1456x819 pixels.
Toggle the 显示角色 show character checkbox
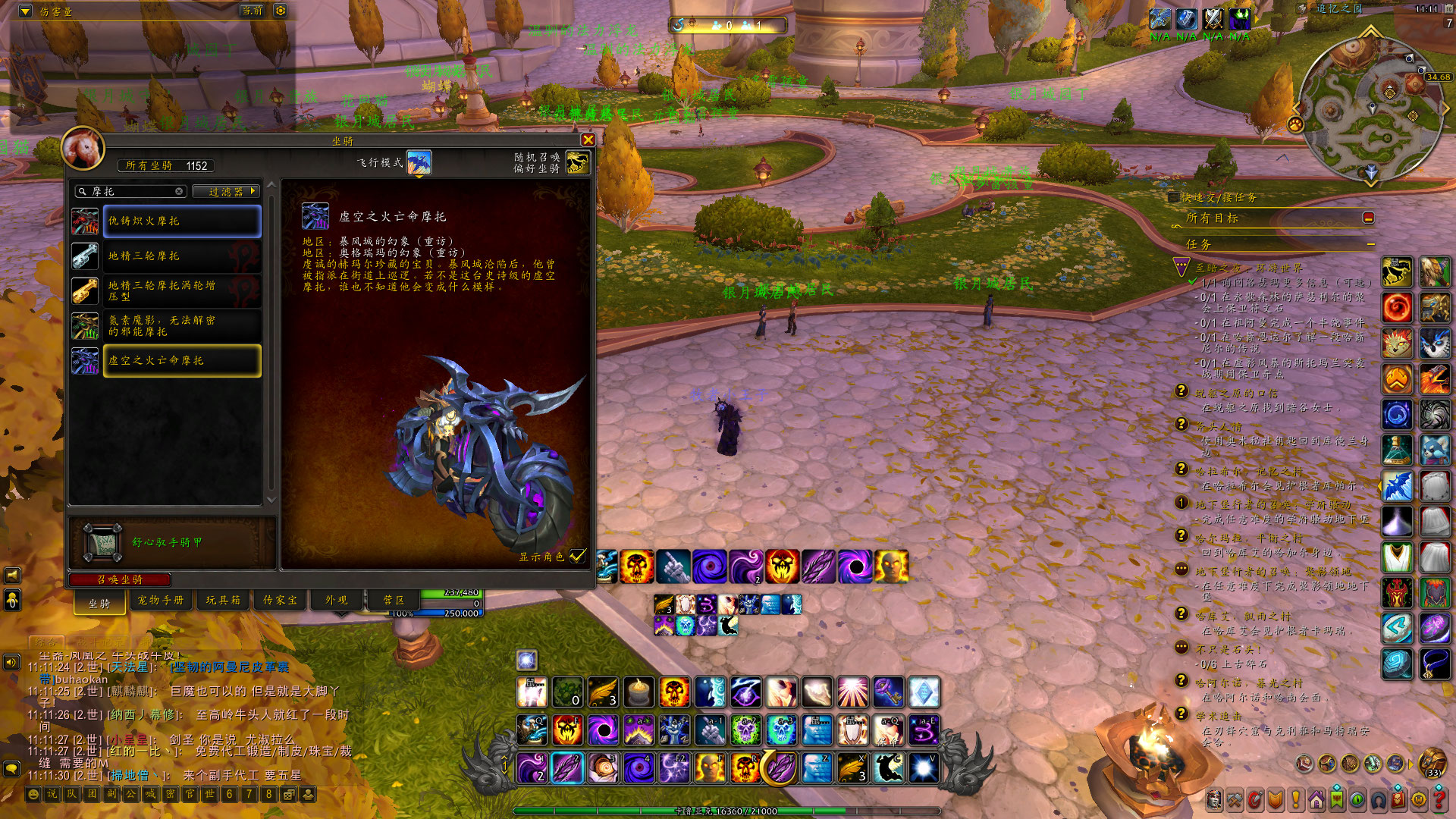point(578,557)
